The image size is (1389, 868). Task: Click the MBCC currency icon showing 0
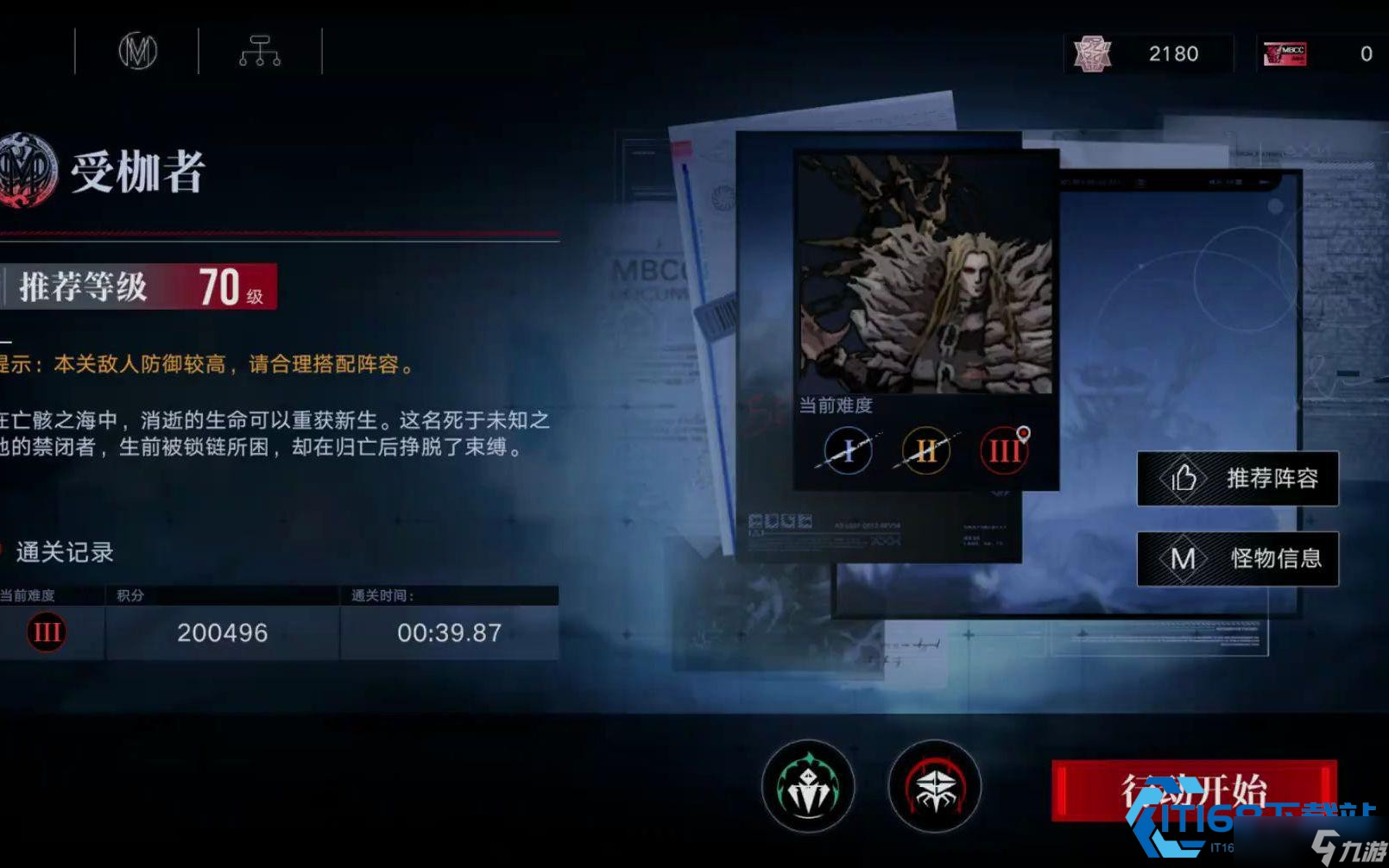coord(1284,53)
